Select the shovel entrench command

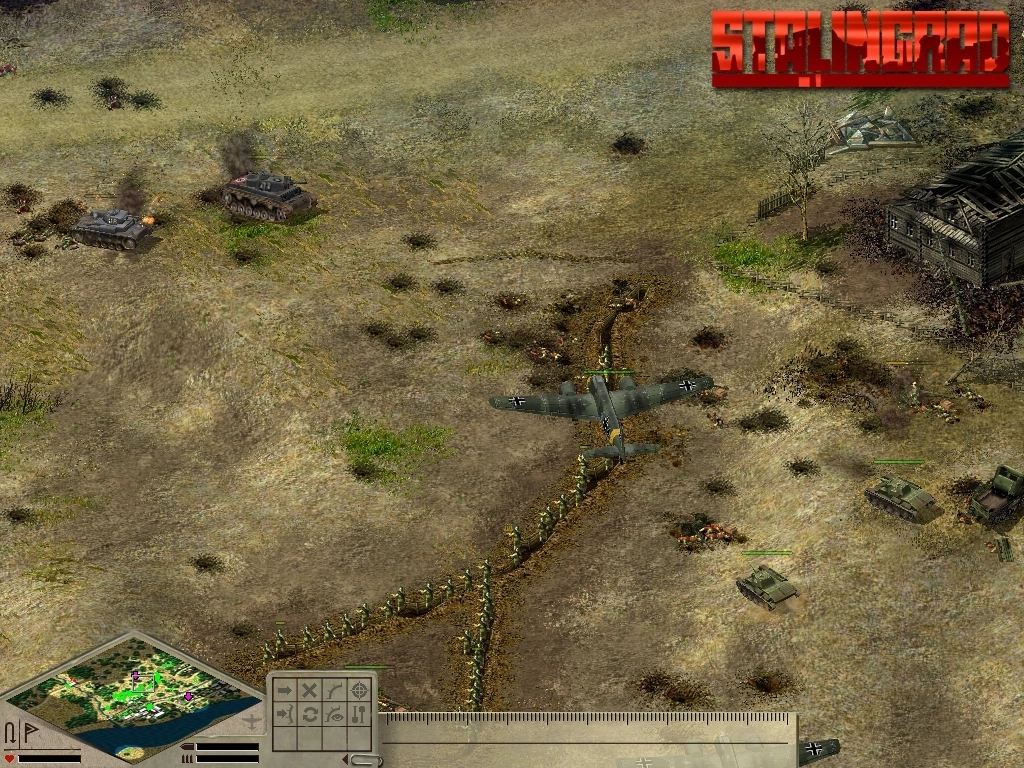tap(360, 714)
